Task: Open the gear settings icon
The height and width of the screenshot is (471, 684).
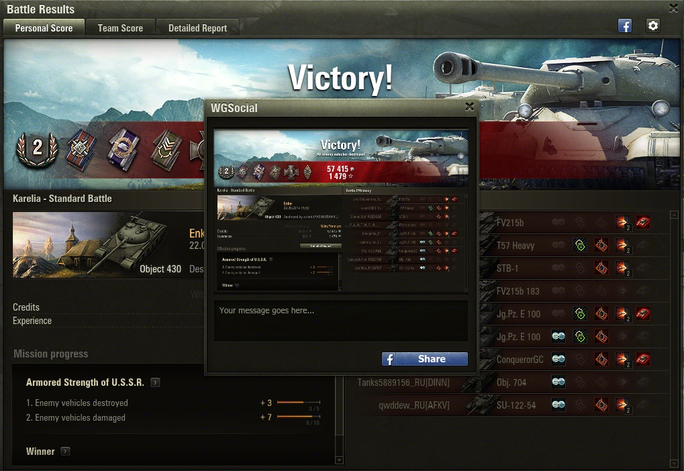Action: point(653,26)
